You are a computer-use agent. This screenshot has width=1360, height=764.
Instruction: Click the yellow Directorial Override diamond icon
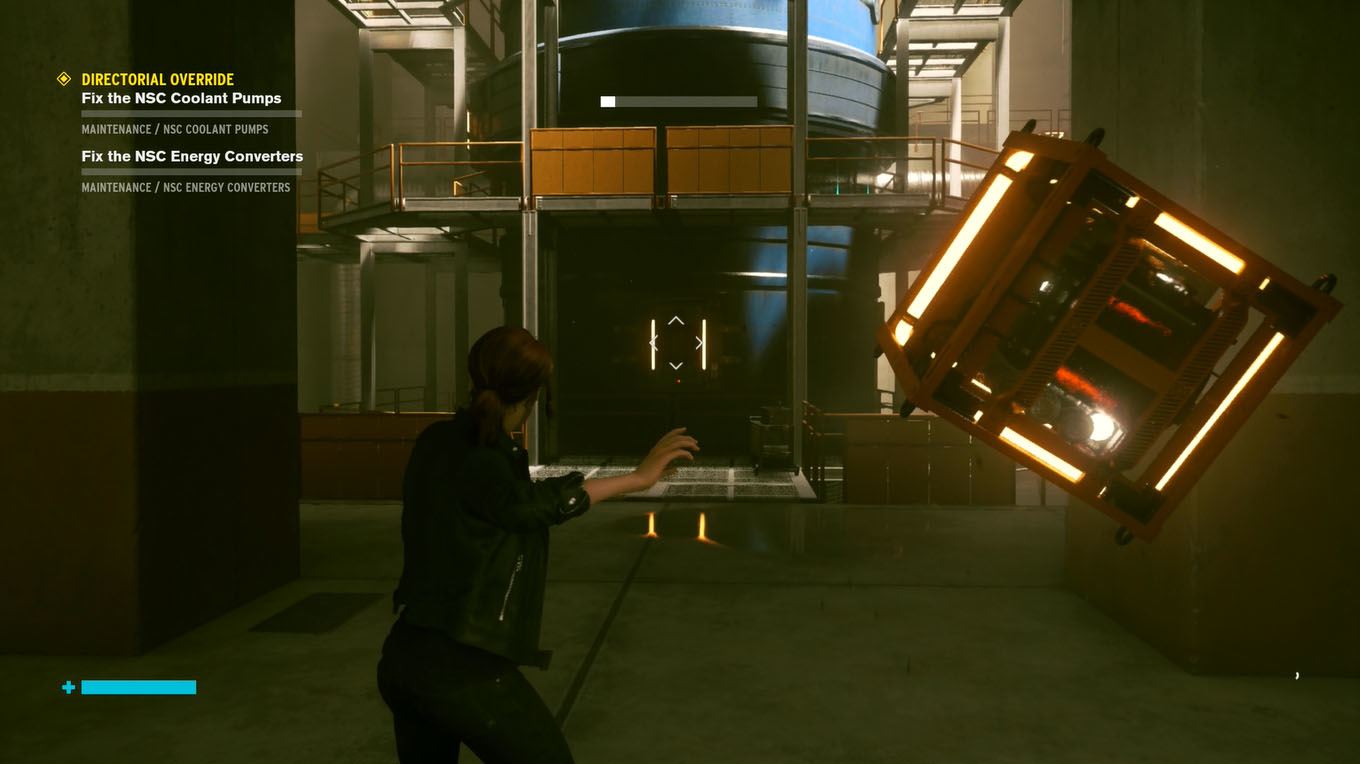coord(66,76)
